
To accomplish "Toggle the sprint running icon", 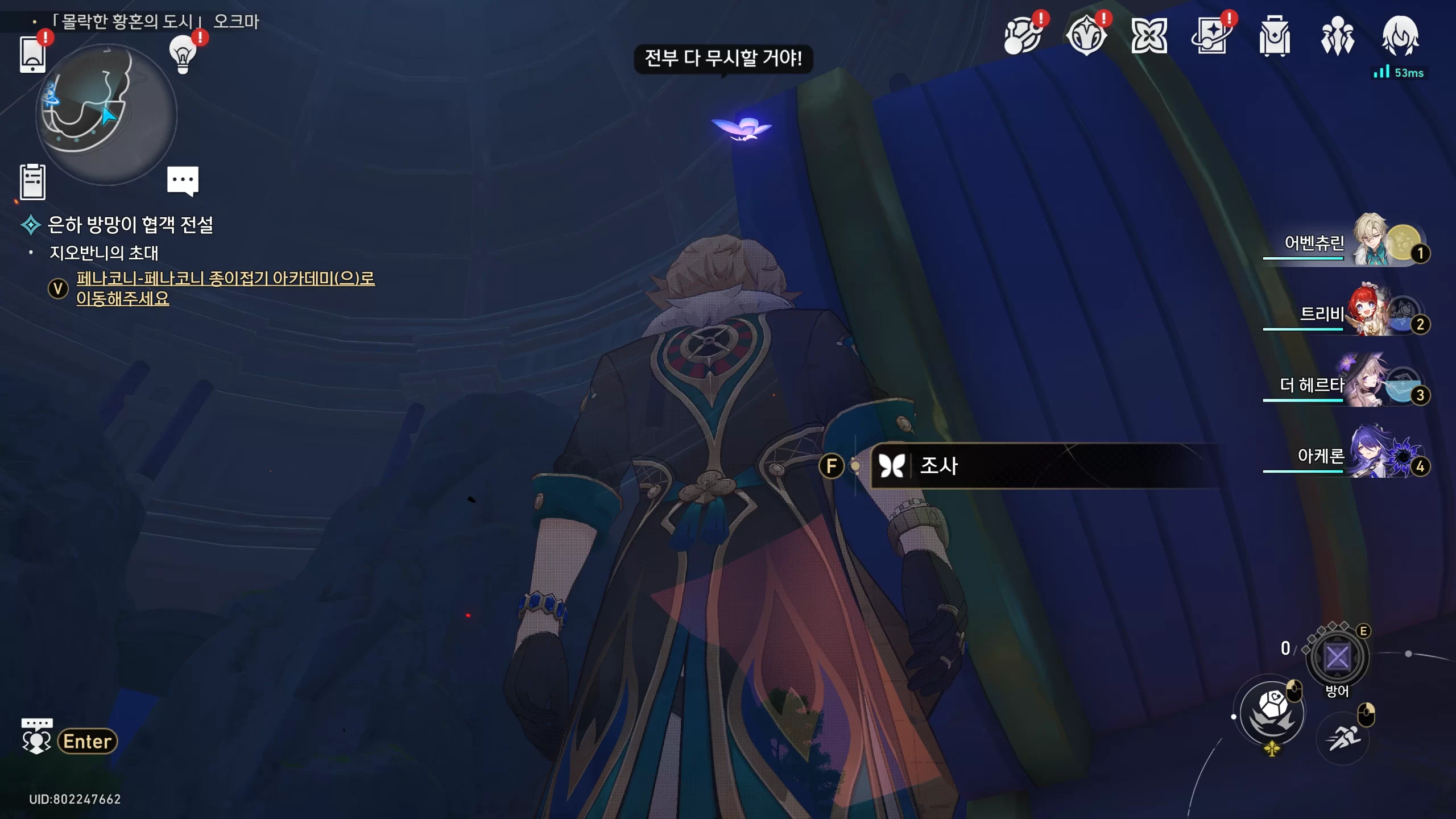I will [1343, 739].
